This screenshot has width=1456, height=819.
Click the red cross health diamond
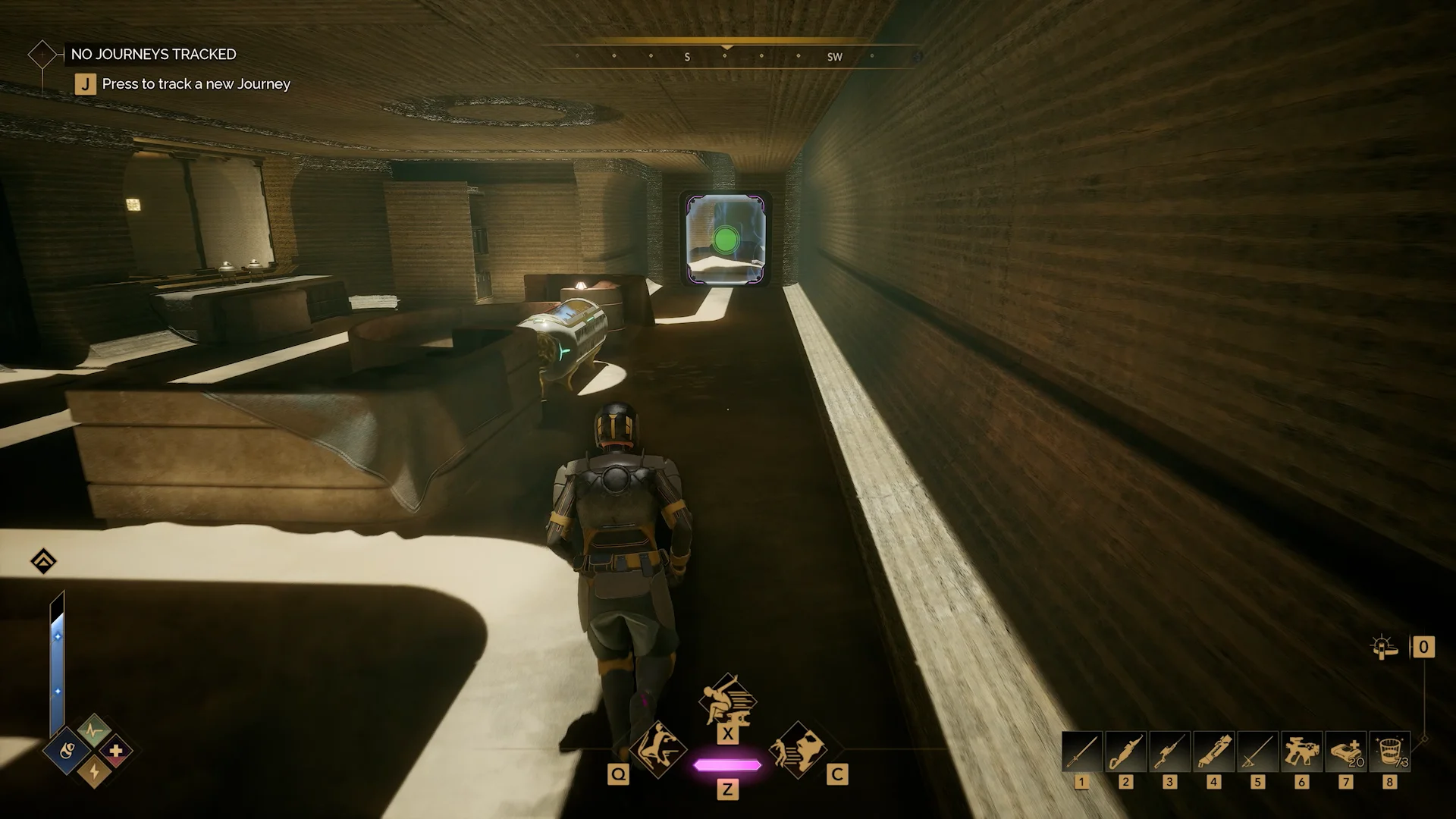(x=116, y=752)
